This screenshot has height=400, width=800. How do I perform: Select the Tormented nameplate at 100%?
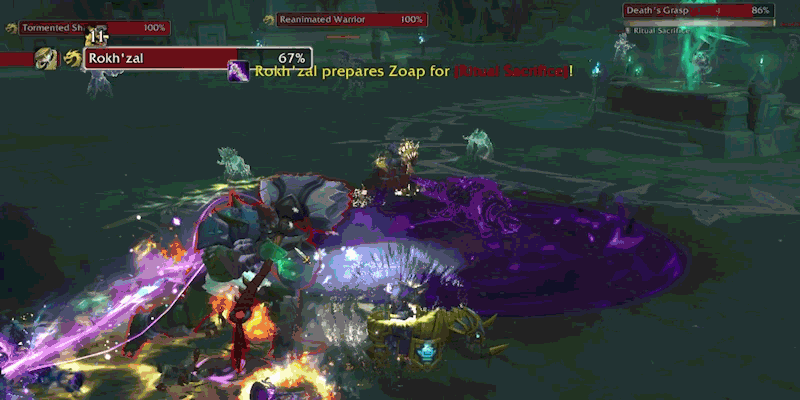[92, 27]
